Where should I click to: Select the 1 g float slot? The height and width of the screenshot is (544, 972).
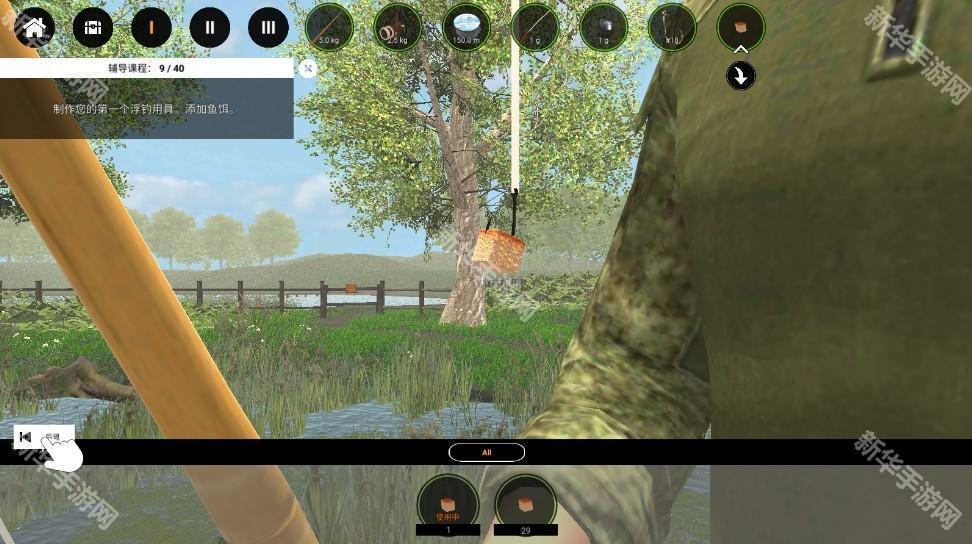[x=535, y=27]
